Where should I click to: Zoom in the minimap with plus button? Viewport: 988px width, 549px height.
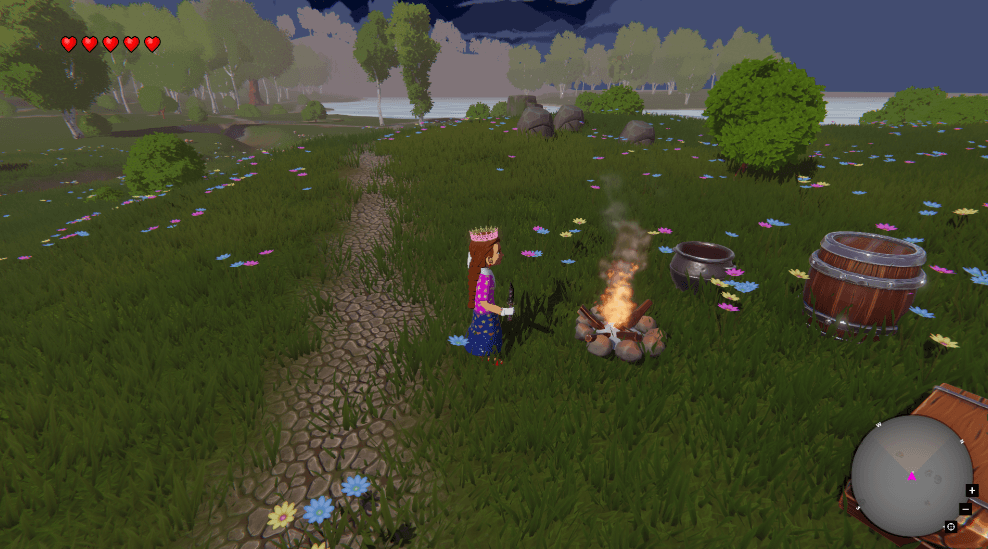(x=972, y=490)
